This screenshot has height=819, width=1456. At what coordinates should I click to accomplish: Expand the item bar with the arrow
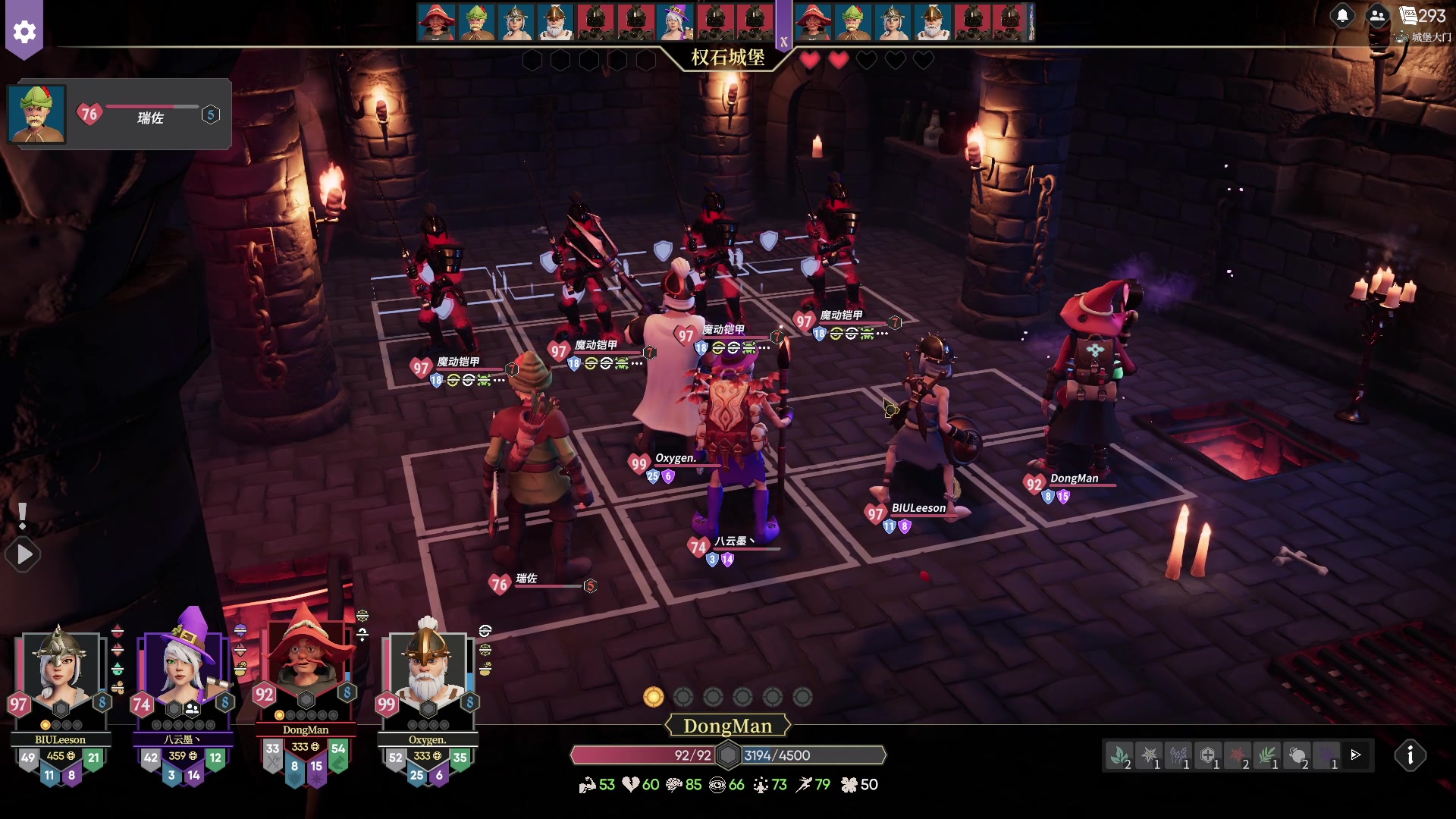(x=1356, y=755)
